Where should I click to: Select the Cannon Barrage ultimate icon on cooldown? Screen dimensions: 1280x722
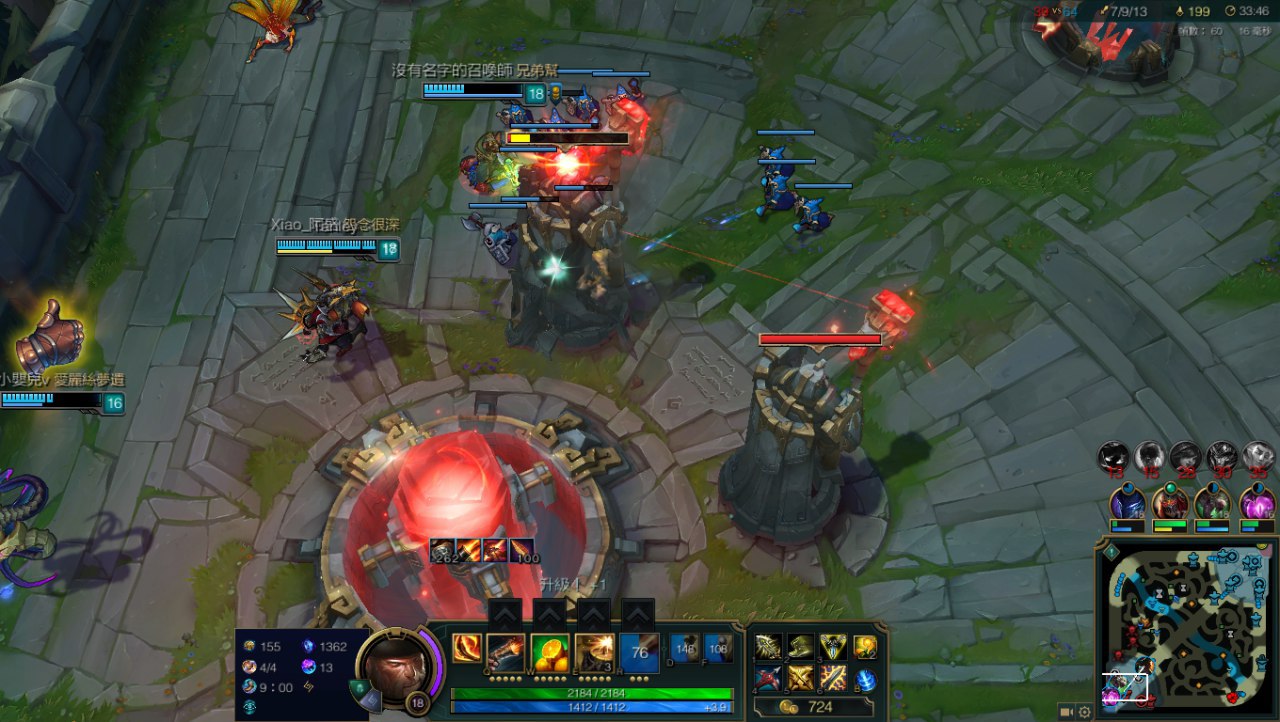coord(639,652)
